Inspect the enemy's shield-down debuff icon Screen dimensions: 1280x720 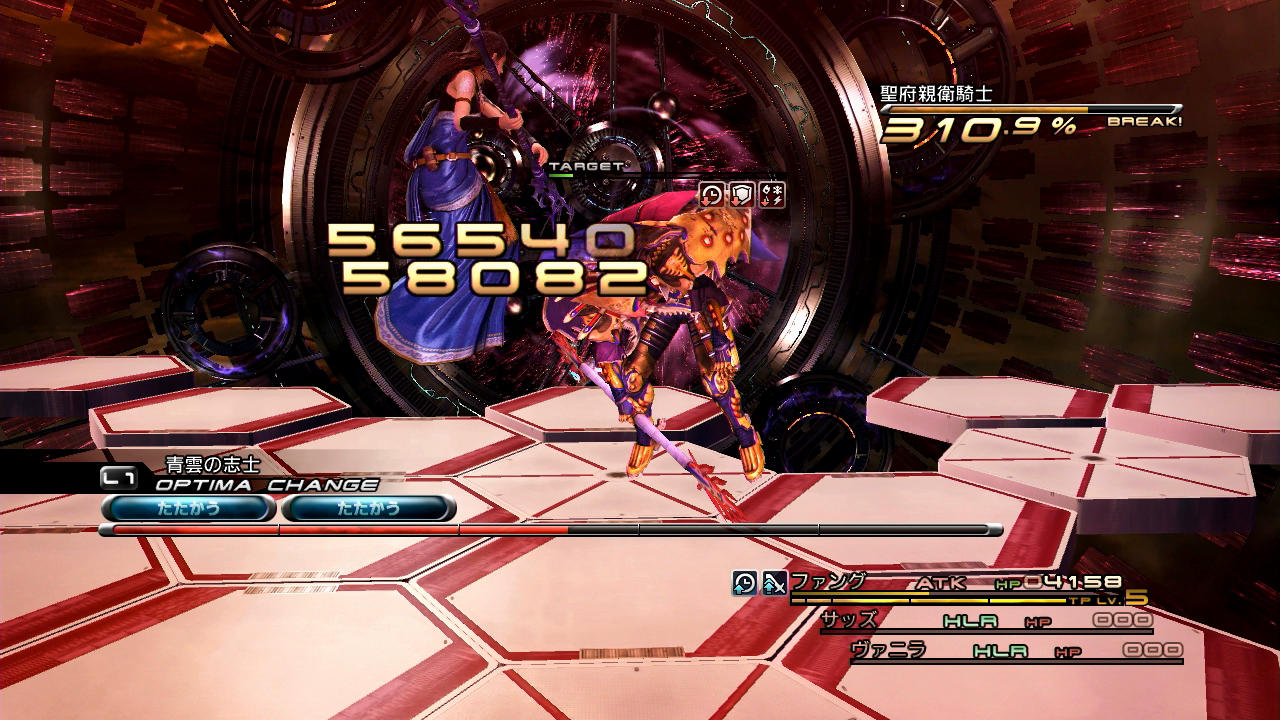[x=741, y=195]
